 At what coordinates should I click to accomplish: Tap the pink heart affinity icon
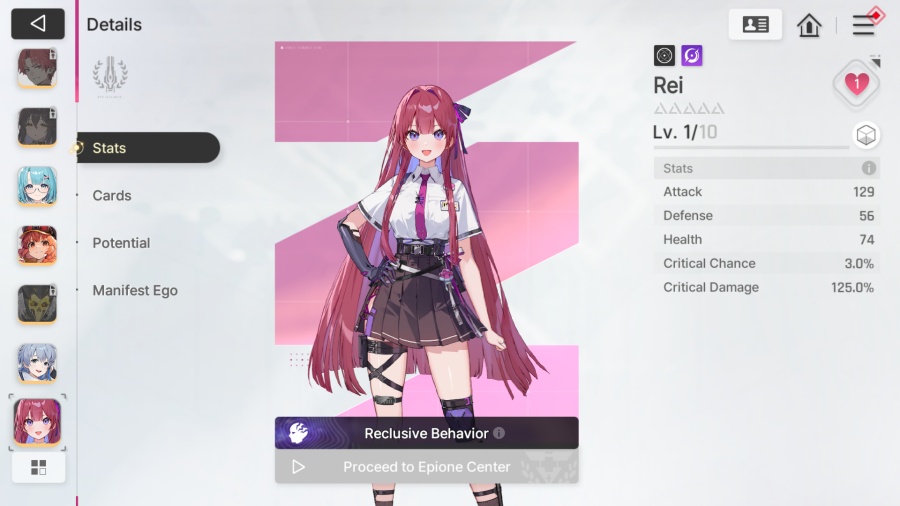click(856, 84)
